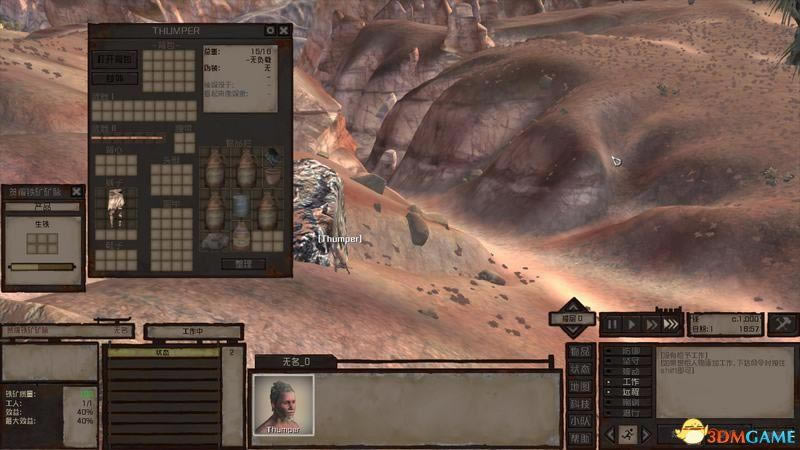Close the iron ore mine panel
Screen dimensions: 800x450
77,191
